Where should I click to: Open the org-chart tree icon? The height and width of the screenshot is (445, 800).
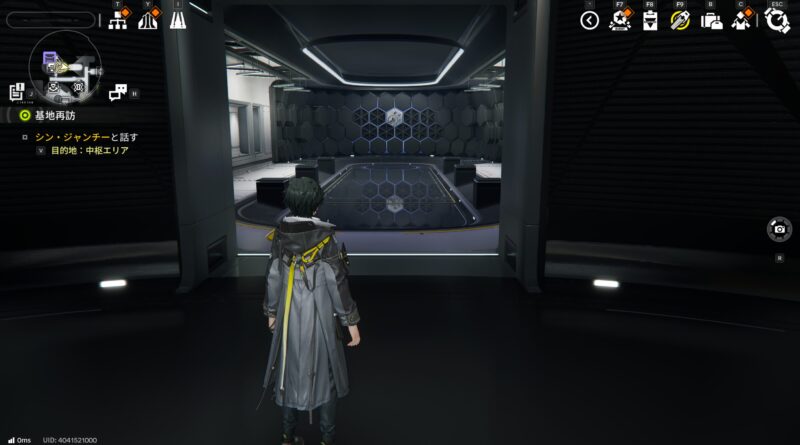117,20
